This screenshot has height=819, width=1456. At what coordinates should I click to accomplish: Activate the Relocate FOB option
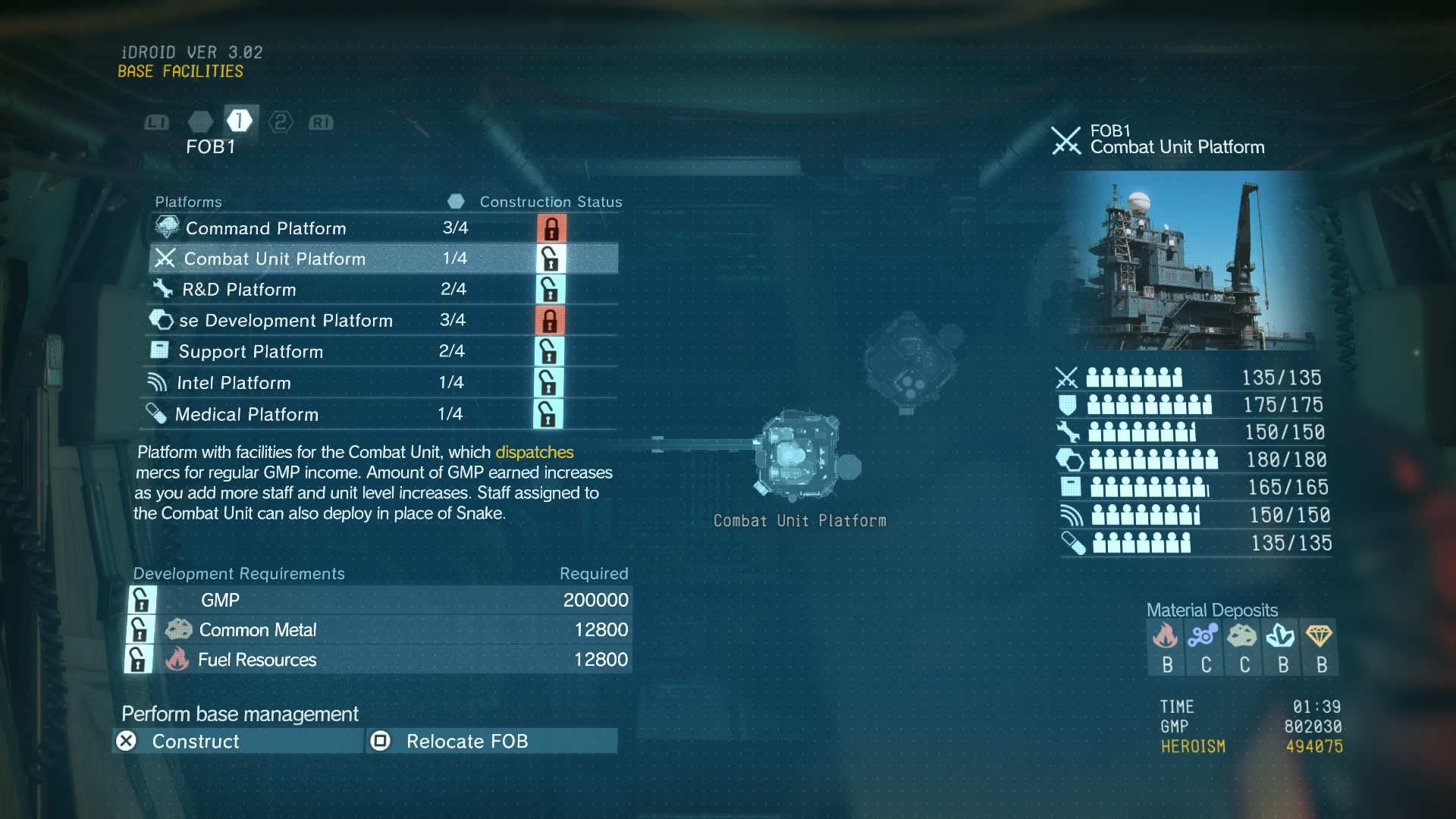pyautogui.click(x=491, y=741)
